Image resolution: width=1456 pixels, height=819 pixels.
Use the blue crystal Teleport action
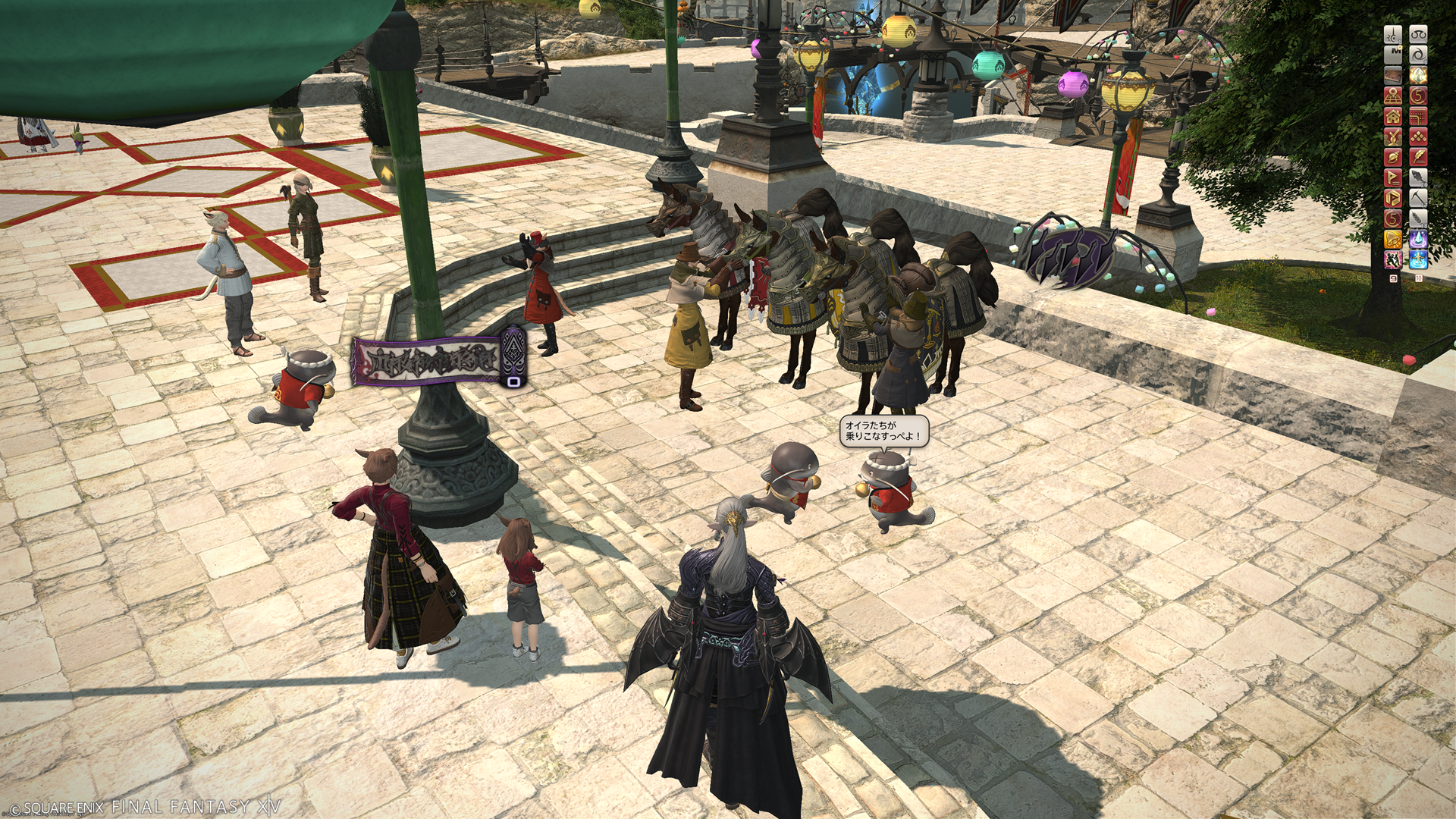tap(1418, 240)
